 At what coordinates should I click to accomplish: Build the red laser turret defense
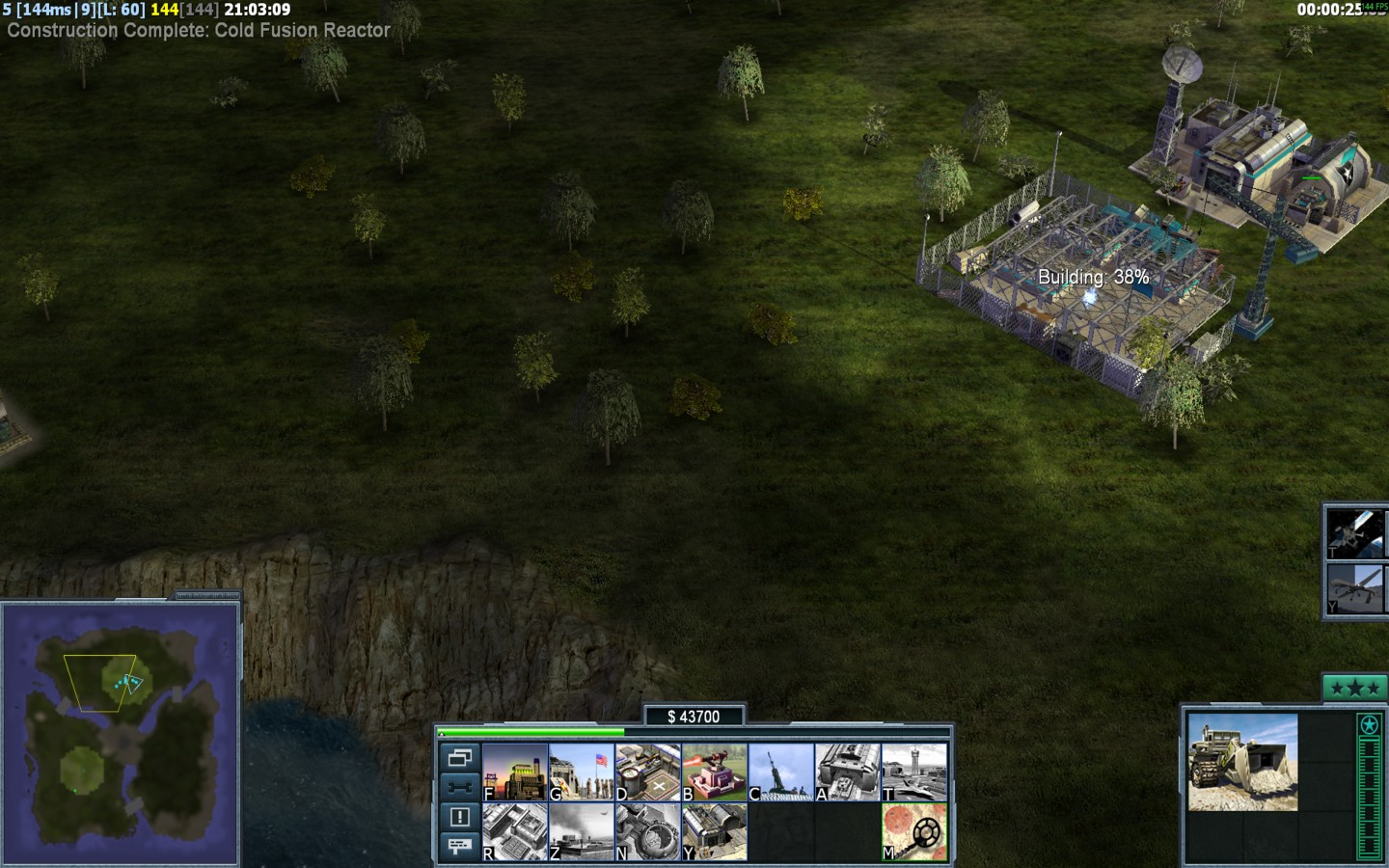tap(715, 773)
